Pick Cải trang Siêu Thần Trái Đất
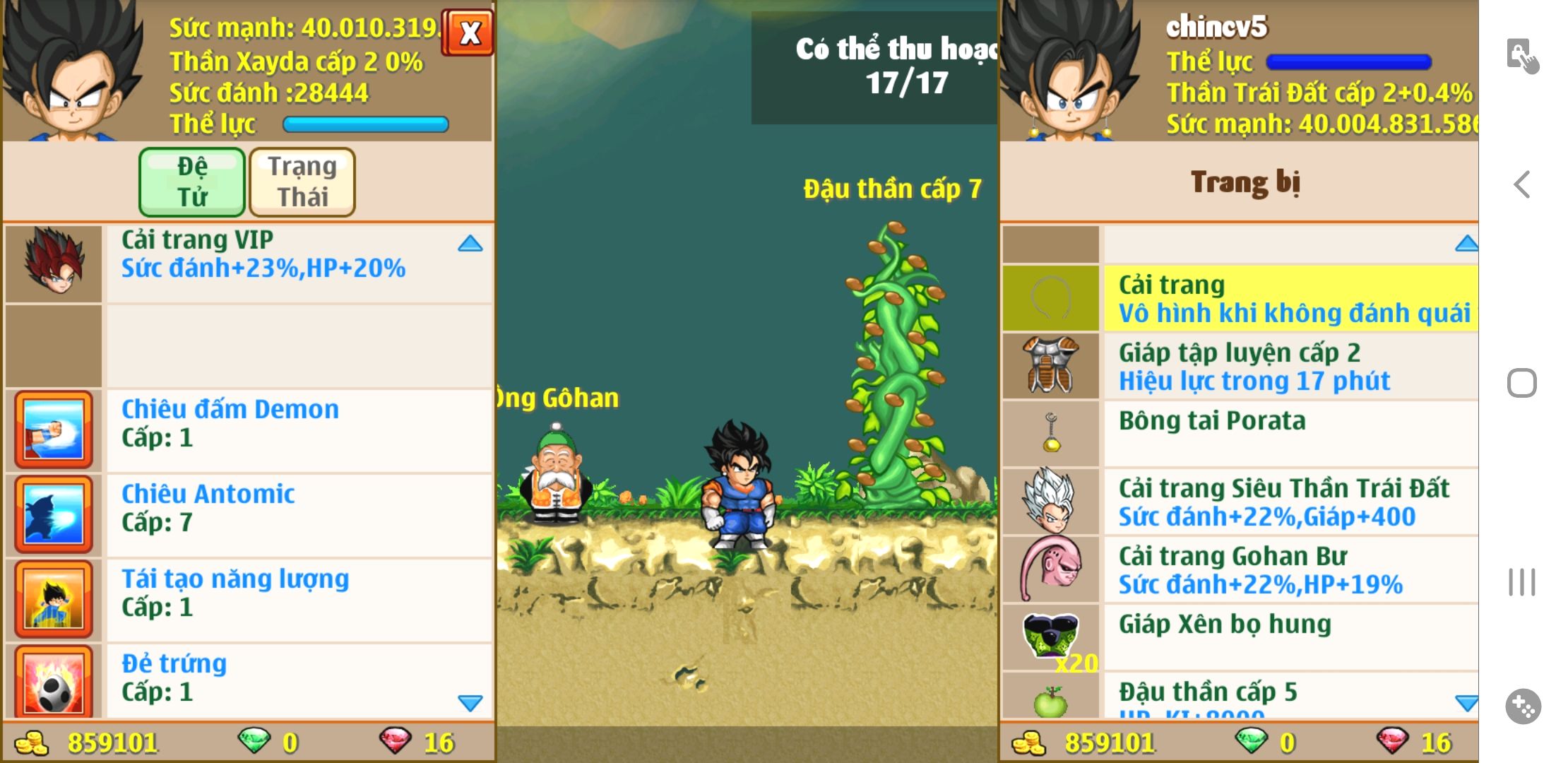This screenshot has width=1568, height=763. [1290, 502]
